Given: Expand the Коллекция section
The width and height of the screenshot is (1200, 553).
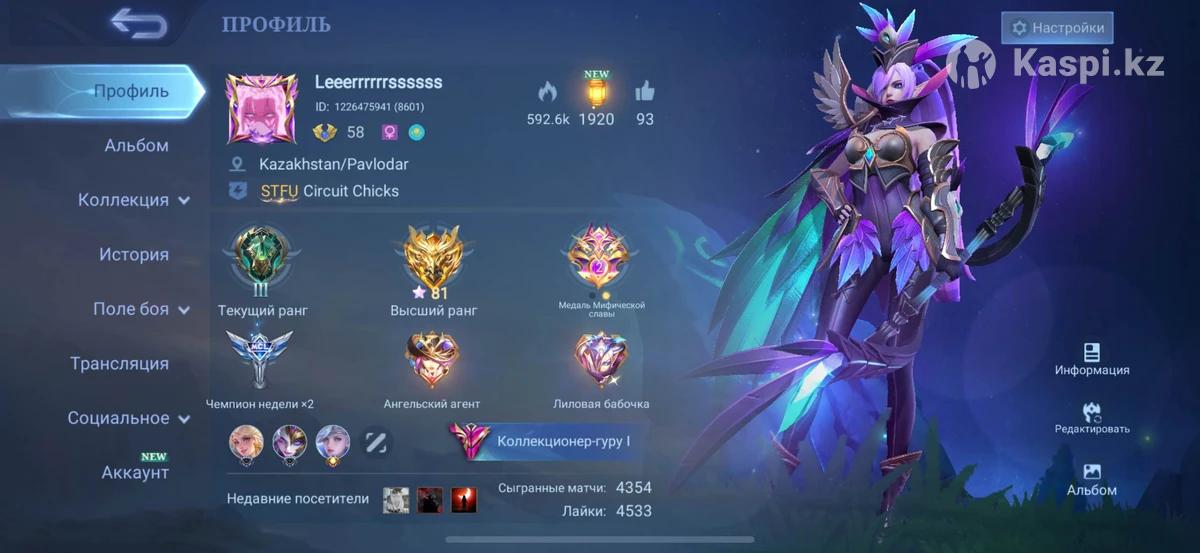Looking at the screenshot, I should [x=133, y=200].
